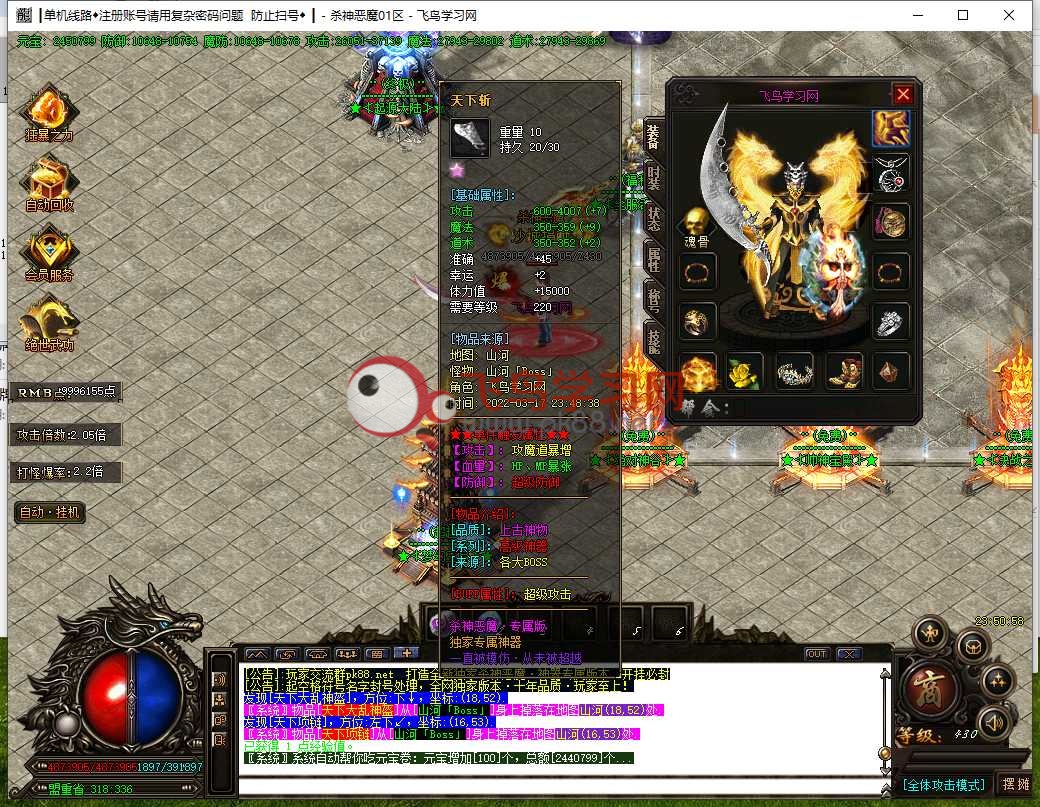Select the yellow rose equipment slot
Screen dimensions: 1040x807
tap(743, 371)
